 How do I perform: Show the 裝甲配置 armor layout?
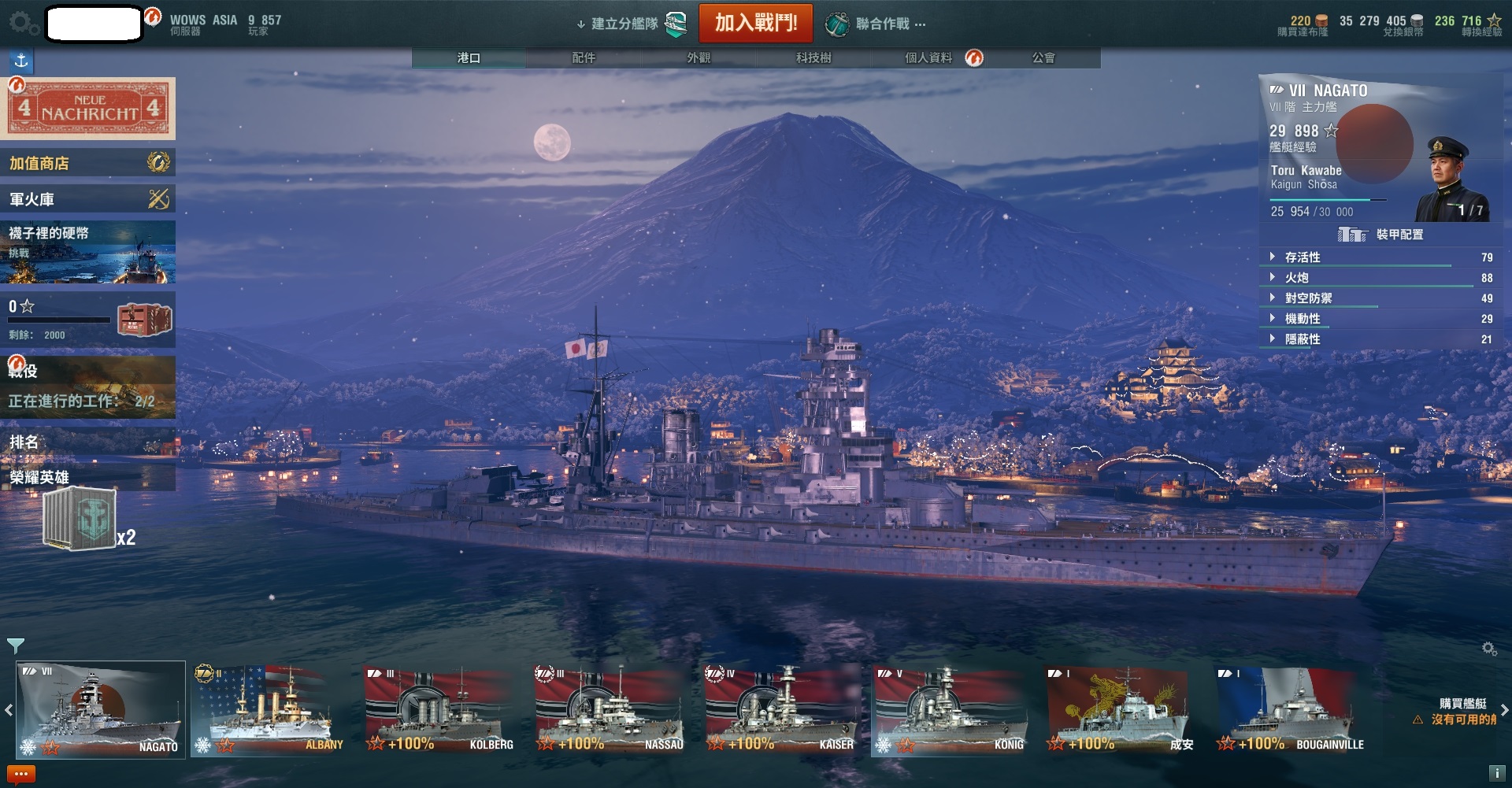(x=1382, y=235)
